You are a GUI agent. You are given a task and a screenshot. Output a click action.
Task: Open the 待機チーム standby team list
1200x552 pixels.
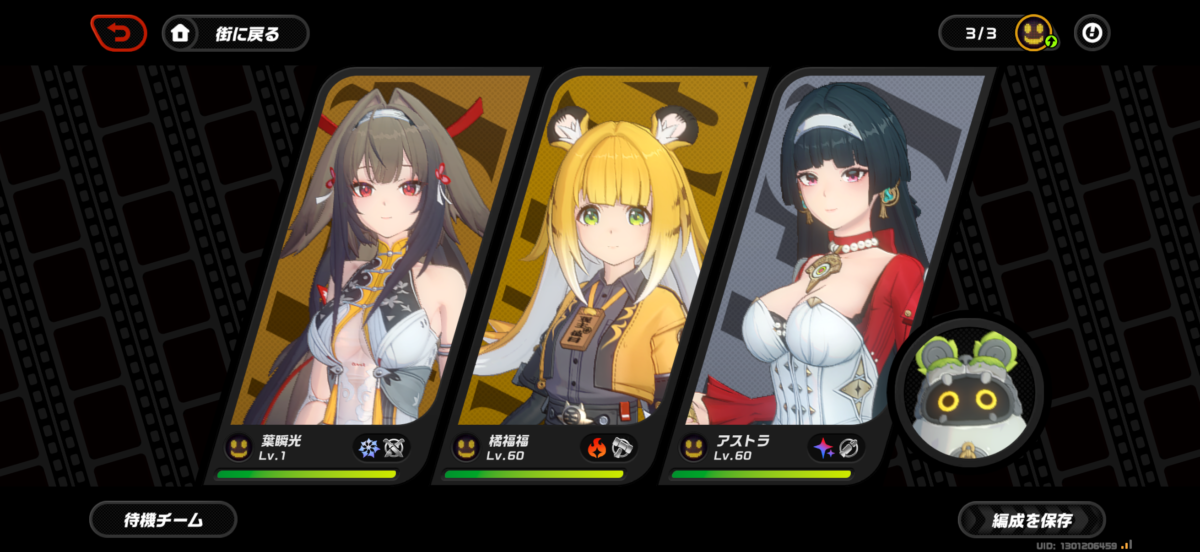(163, 519)
